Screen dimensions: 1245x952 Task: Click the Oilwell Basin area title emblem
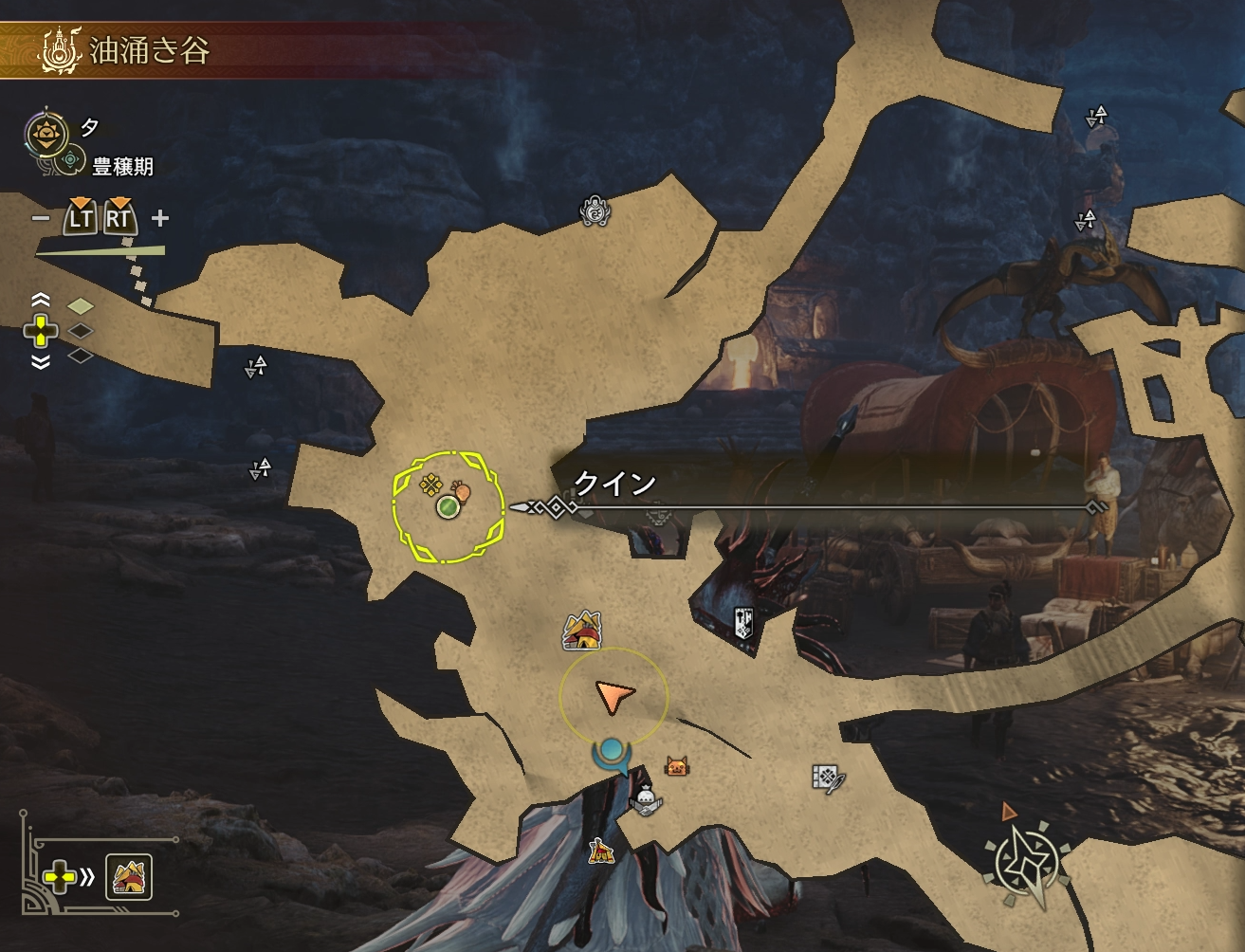pos(54,51)
